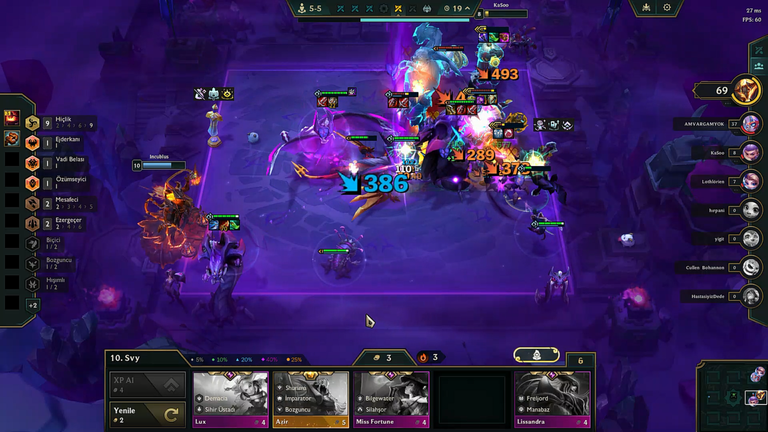Inspect the Hiçlik trait entry

tap(33, 124)
